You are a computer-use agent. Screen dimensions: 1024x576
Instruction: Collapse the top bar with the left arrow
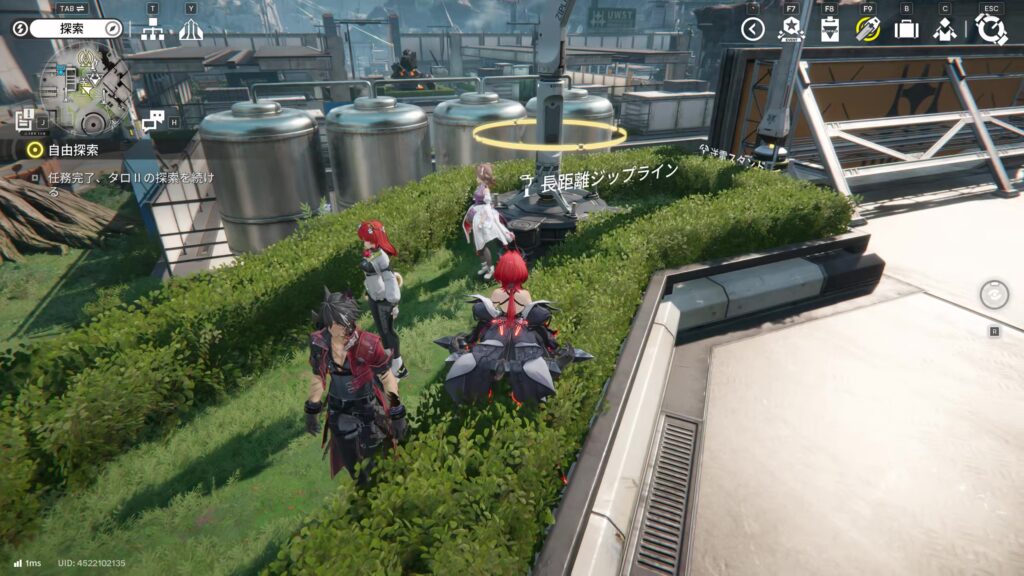753,29
